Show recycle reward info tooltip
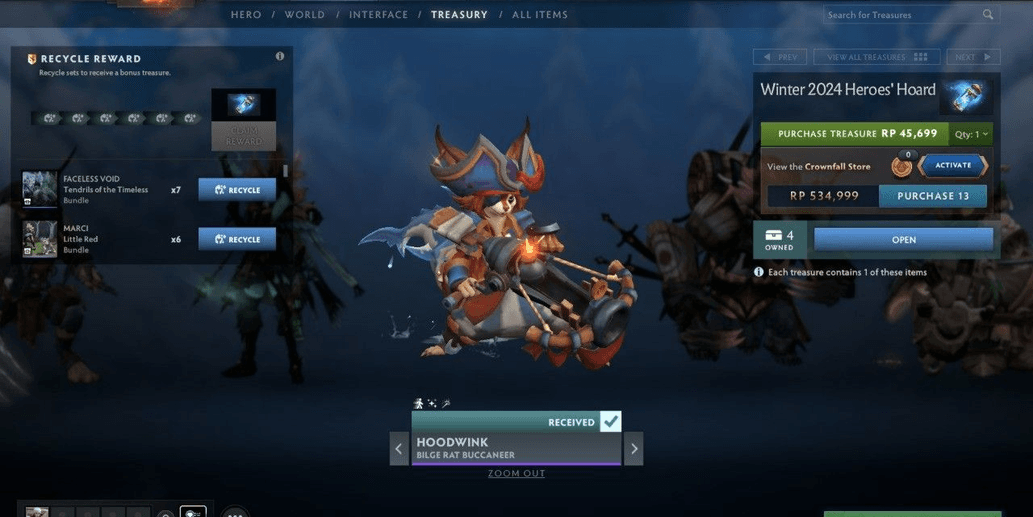Image resolution: width=1033 pixels, height=517 pixels. tap(280, 57)
